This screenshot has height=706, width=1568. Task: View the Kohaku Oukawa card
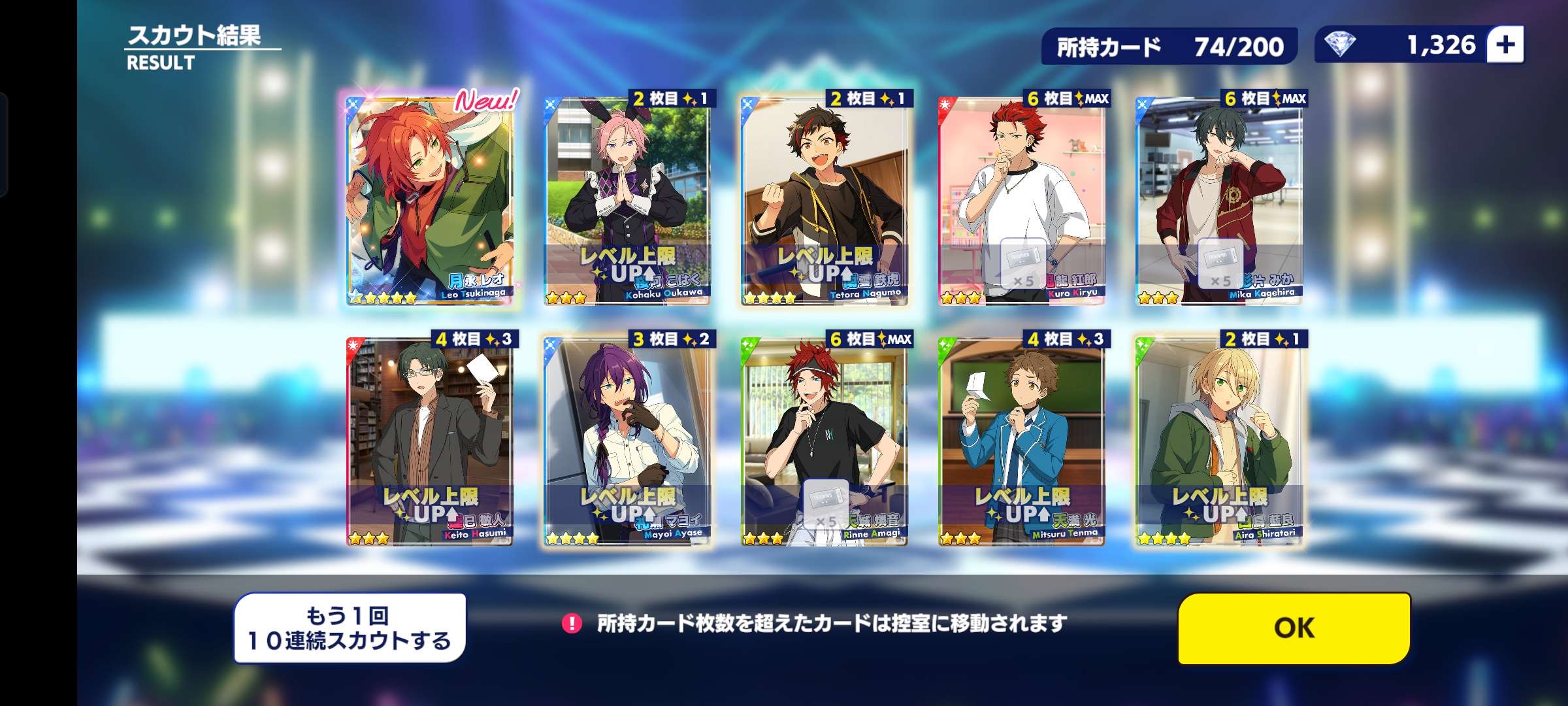pos(627,199)
